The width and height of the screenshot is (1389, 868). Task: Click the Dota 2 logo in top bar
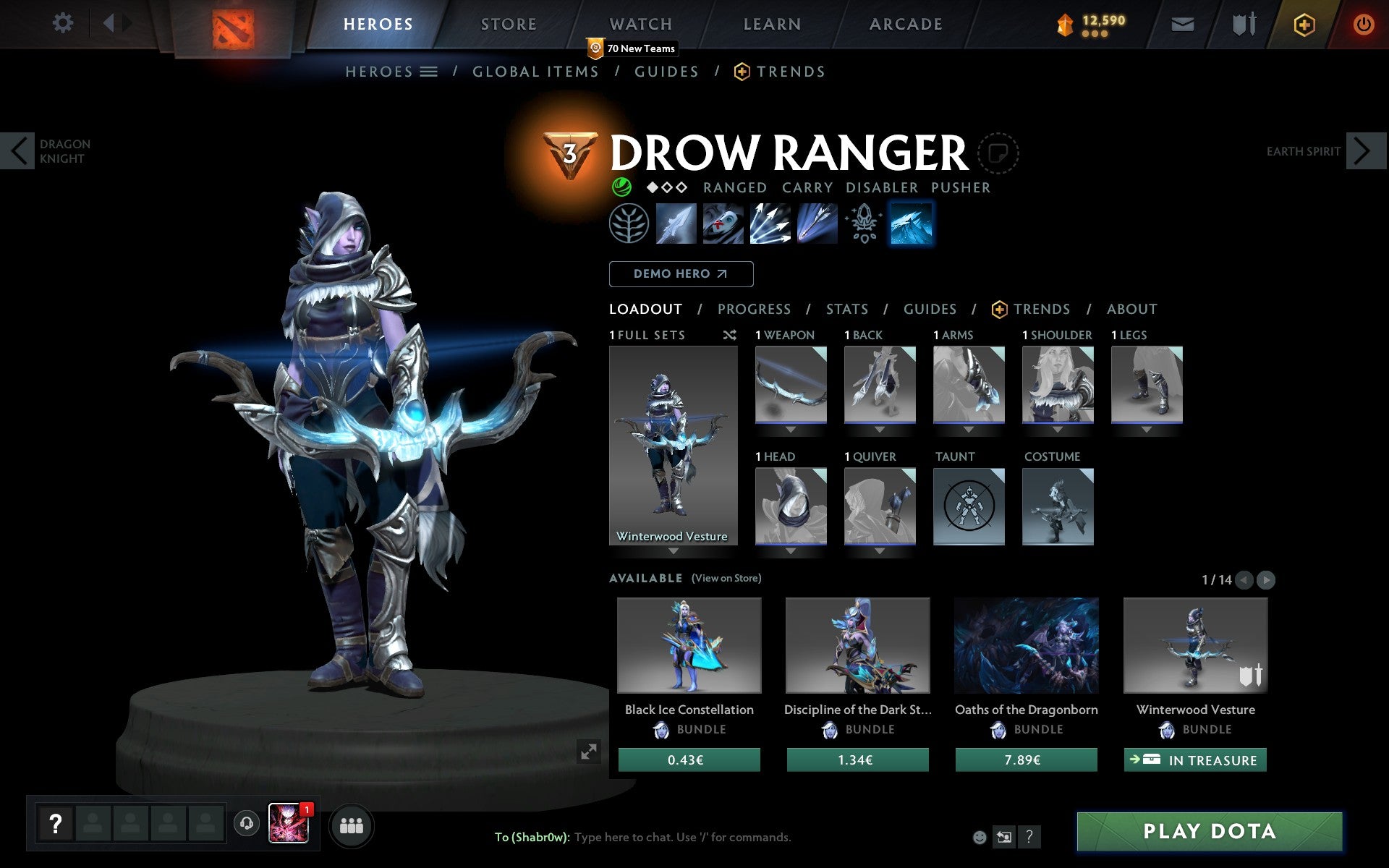236,23
